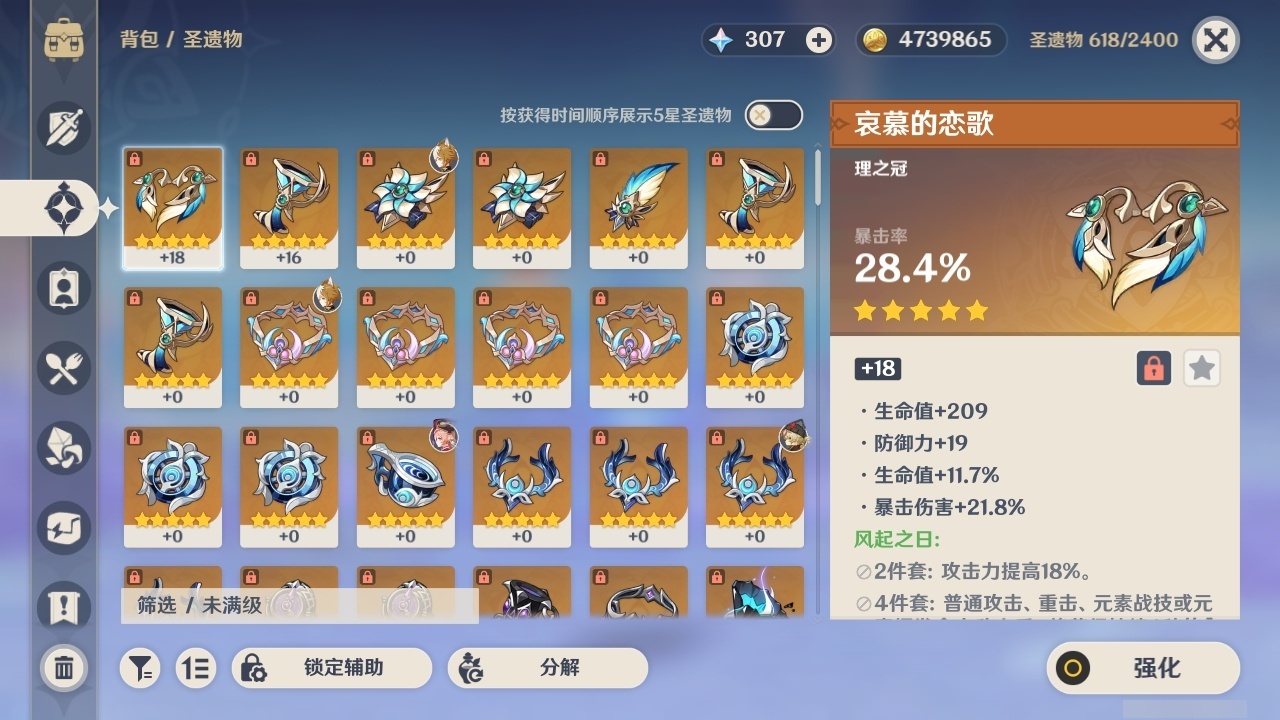This screenshot has width=1280, height=720.
Task: Open the character outfit inventory icon
Action: point(62,288)
